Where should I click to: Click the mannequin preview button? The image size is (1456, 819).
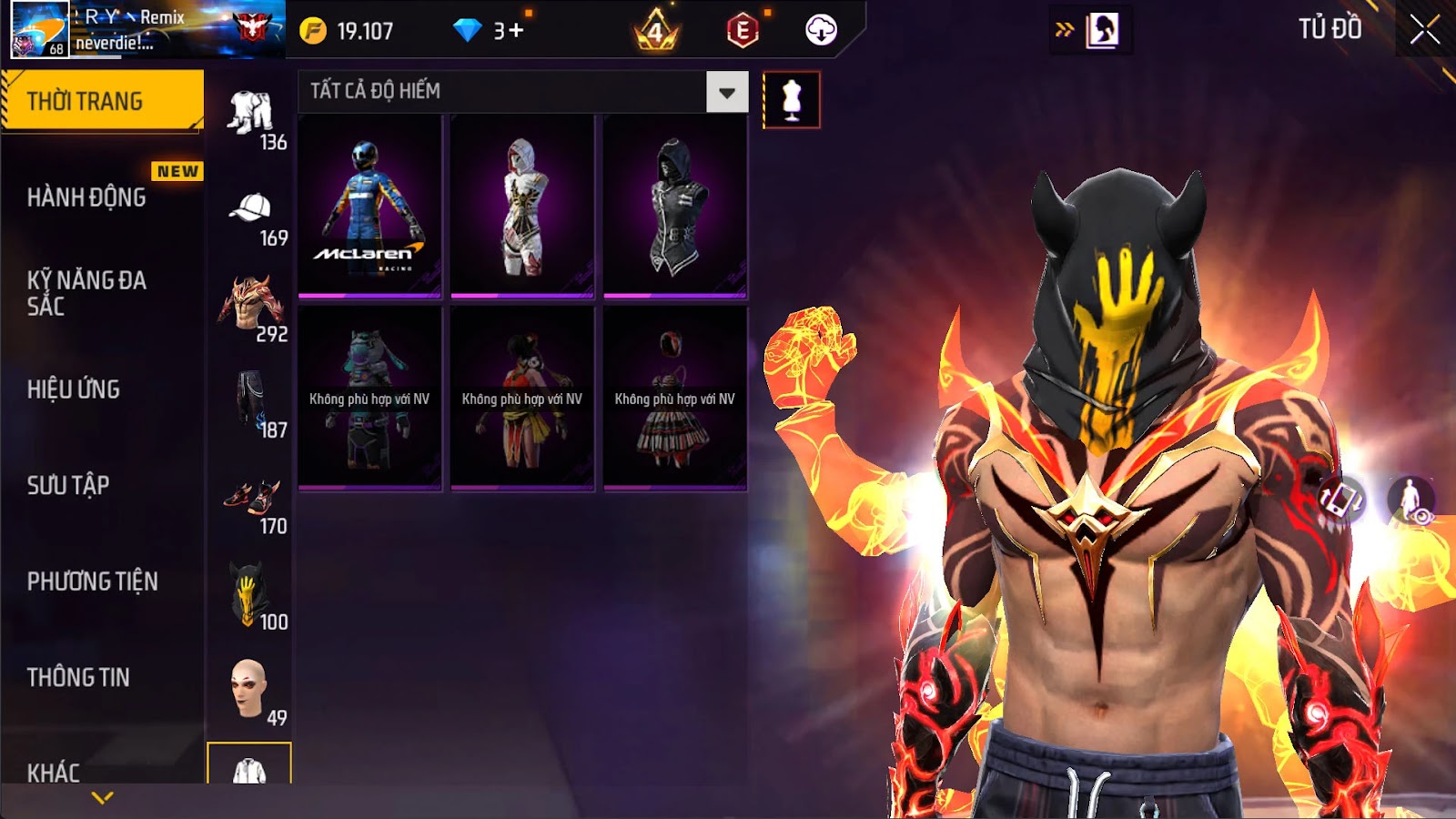[791, 100]
